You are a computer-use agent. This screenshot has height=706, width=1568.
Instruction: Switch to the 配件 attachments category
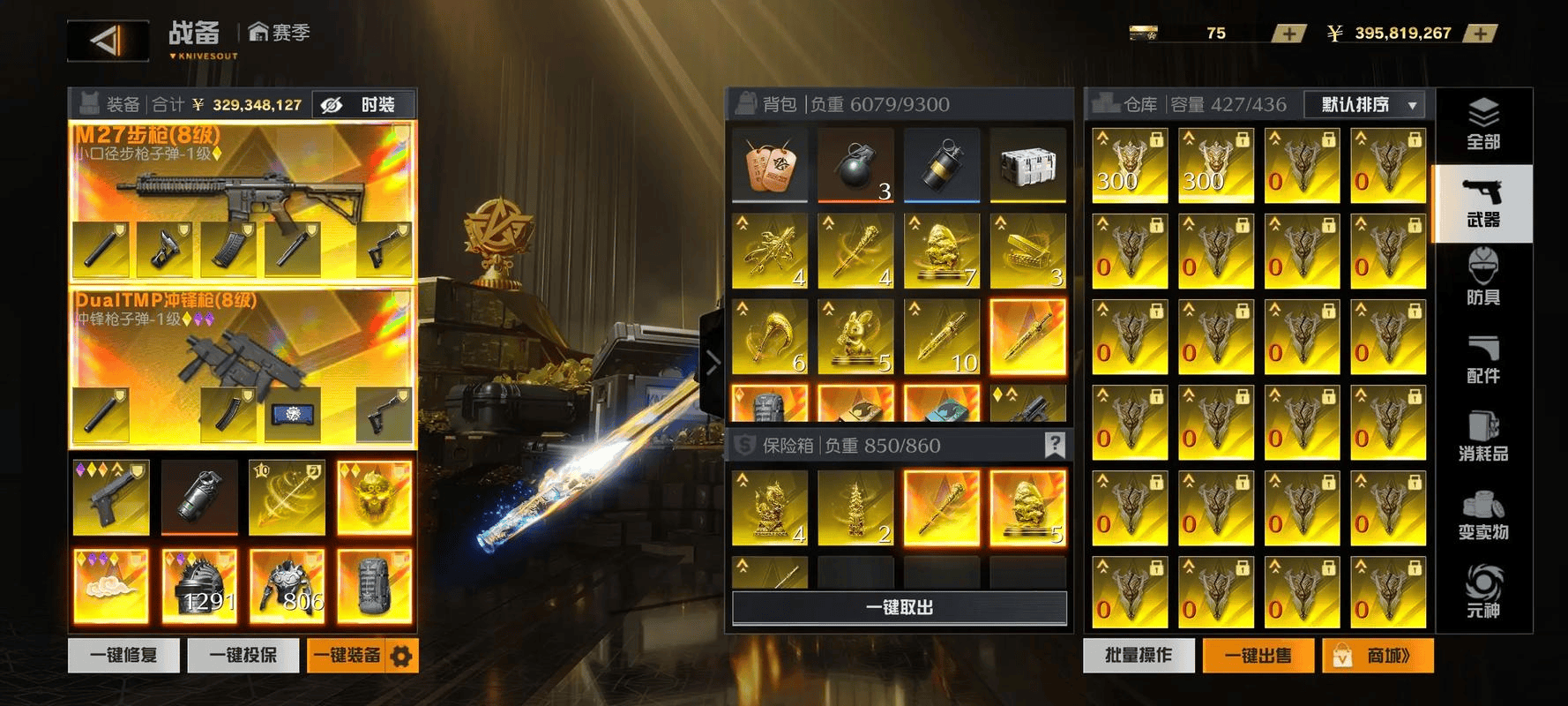click(x=1483, y=359)
